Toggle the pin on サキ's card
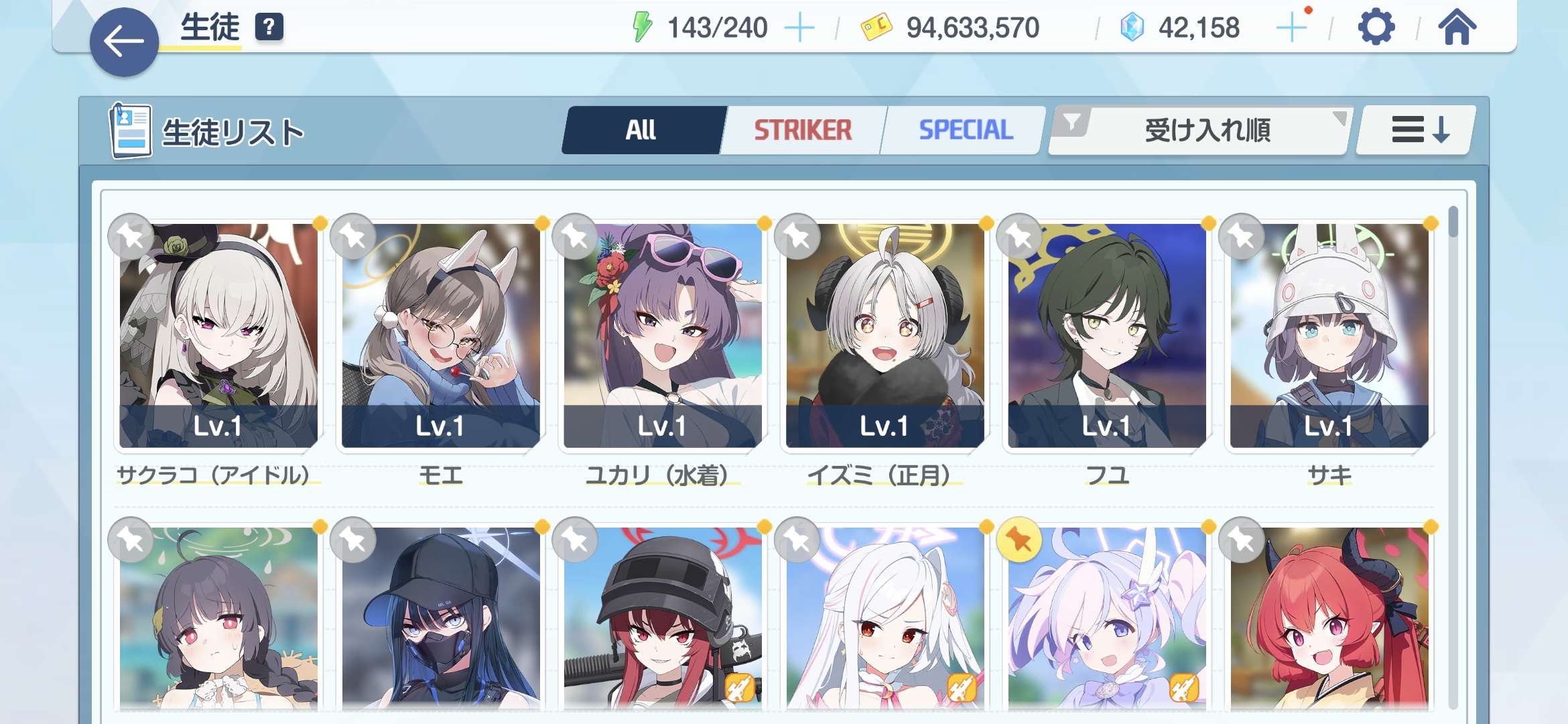 (1242, 236)
